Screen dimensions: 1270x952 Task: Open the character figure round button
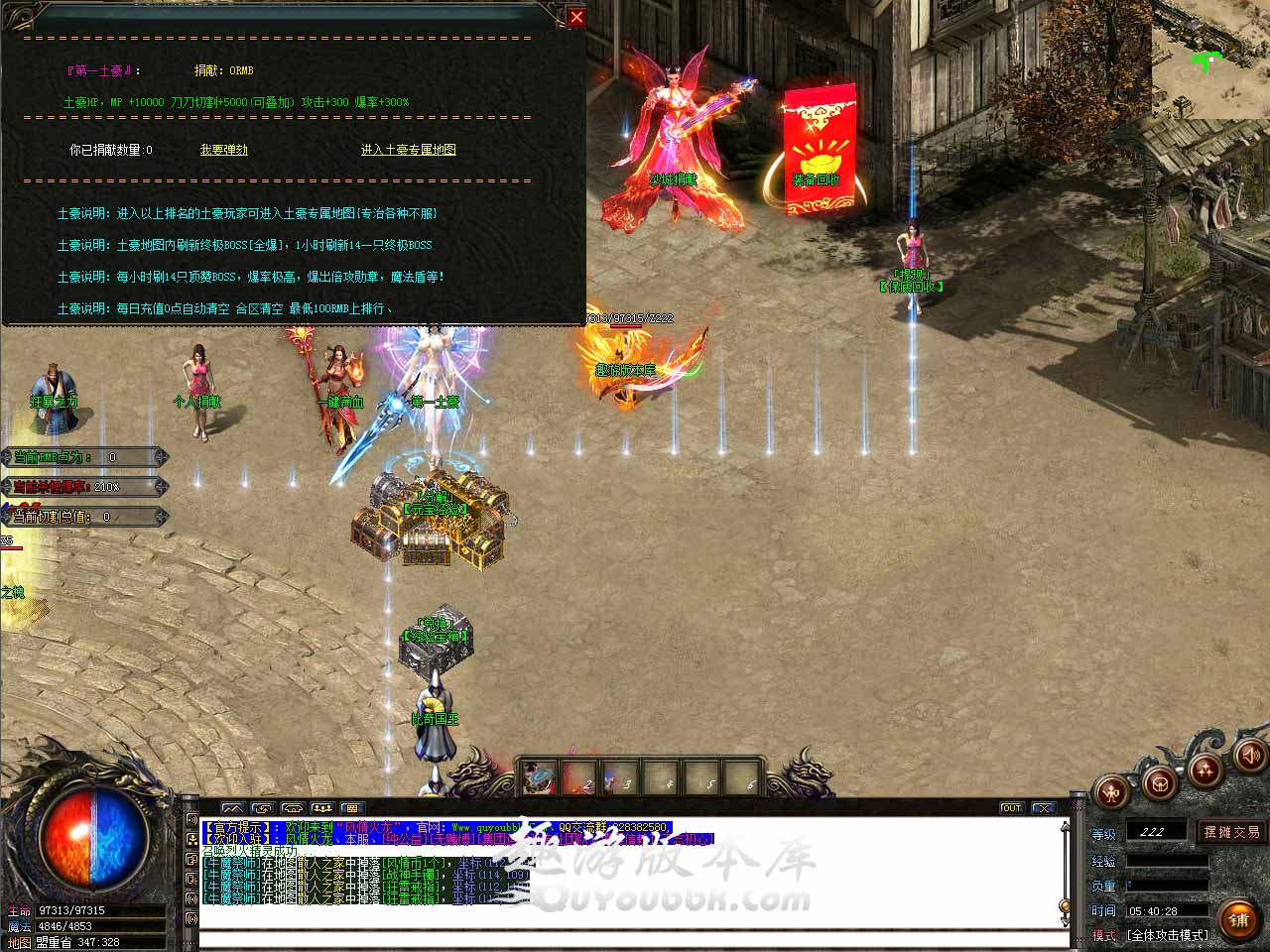1113,792
